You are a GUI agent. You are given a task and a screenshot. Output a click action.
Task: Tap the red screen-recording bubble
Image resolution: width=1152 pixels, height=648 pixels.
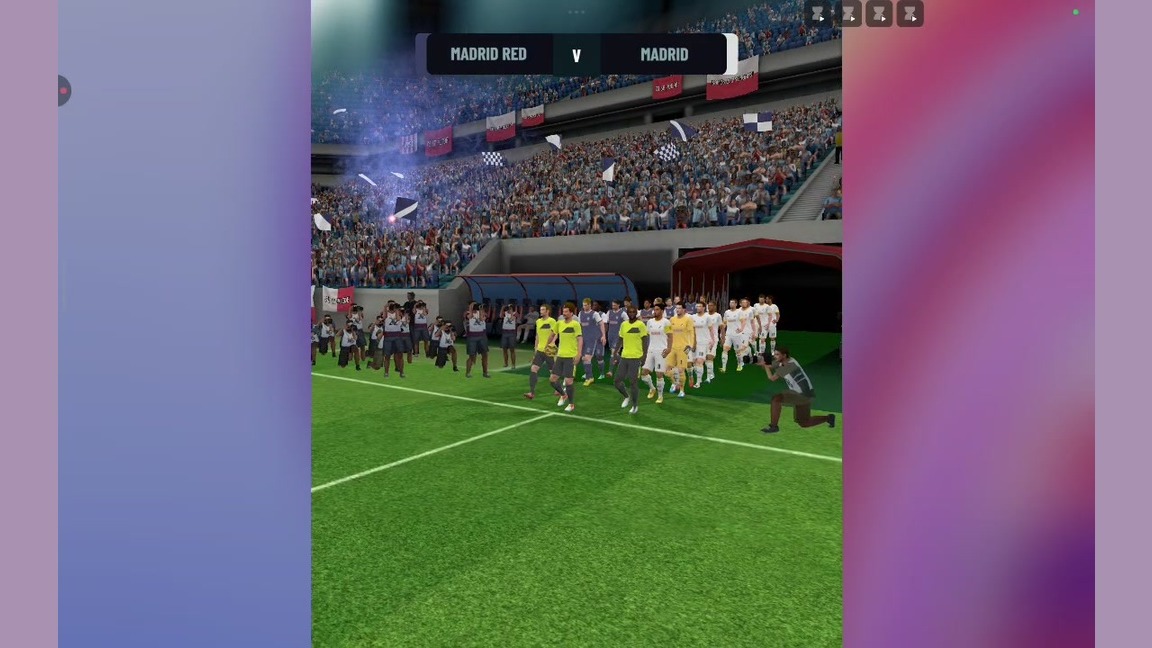[x=63, y=91]
